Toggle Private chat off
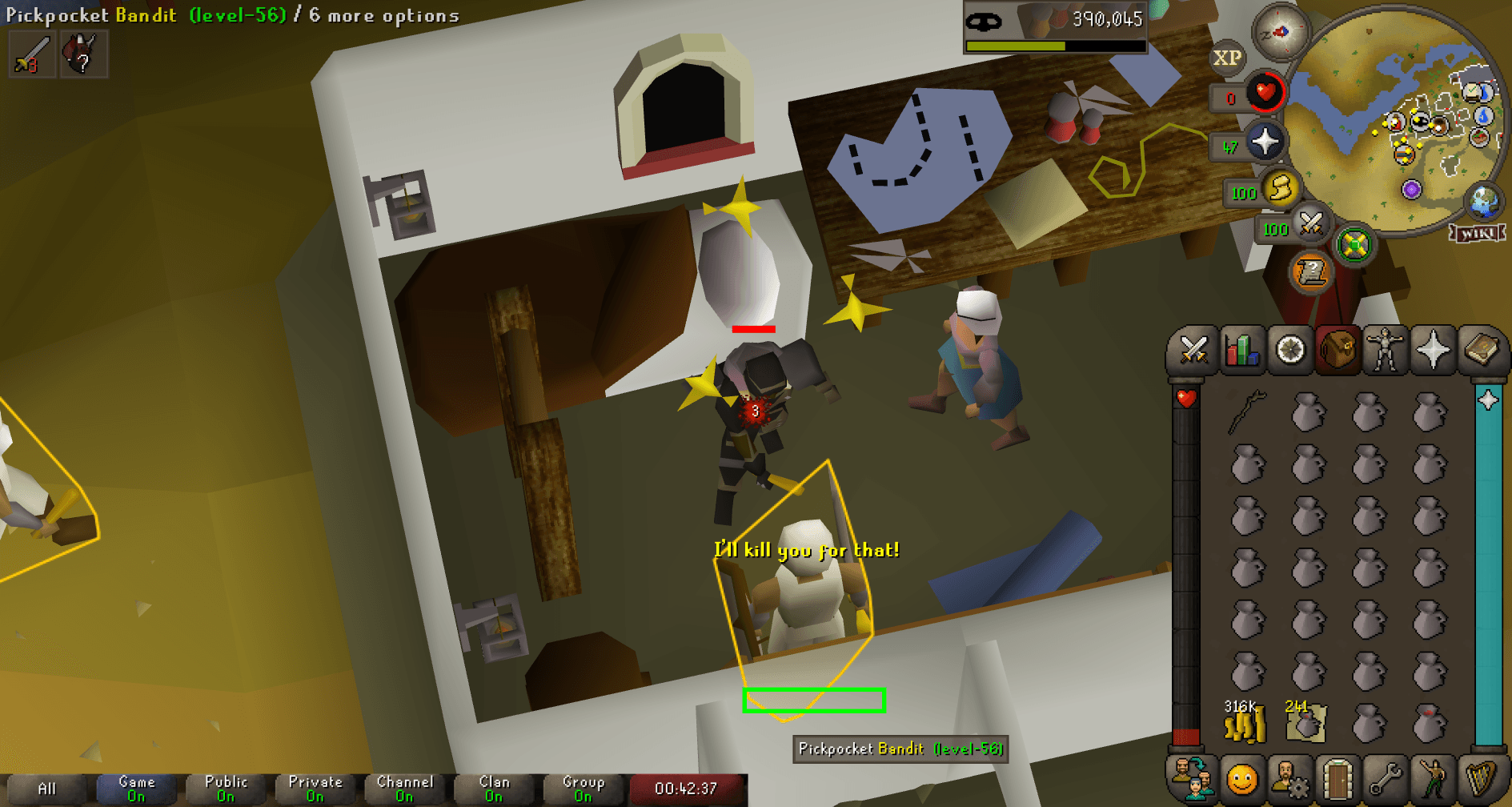Image resolution: width=1512 pixels, height=807 pixels. pyautogui.click(x=315, y=786)
